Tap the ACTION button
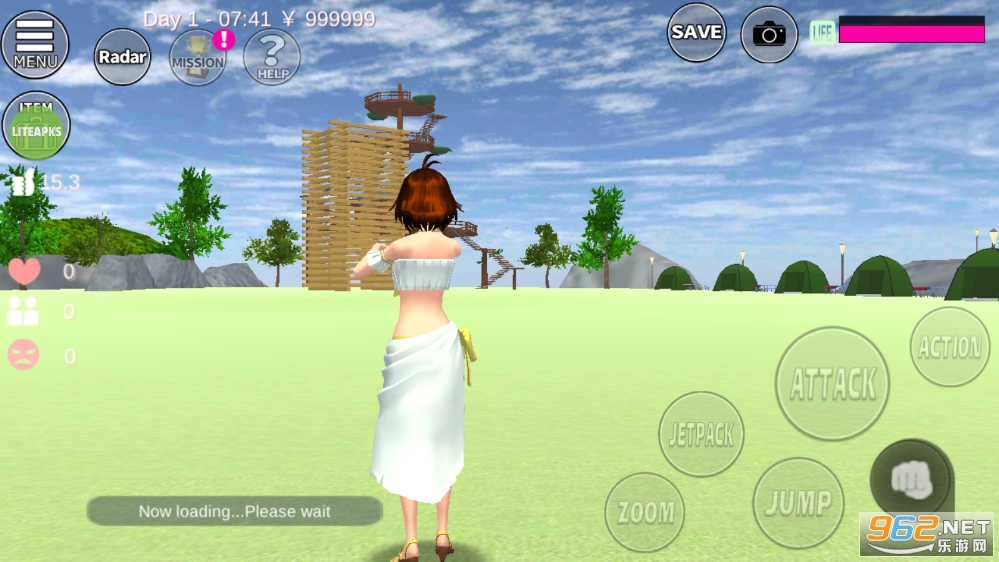This screenshot has width=999, height=562. 950,347
